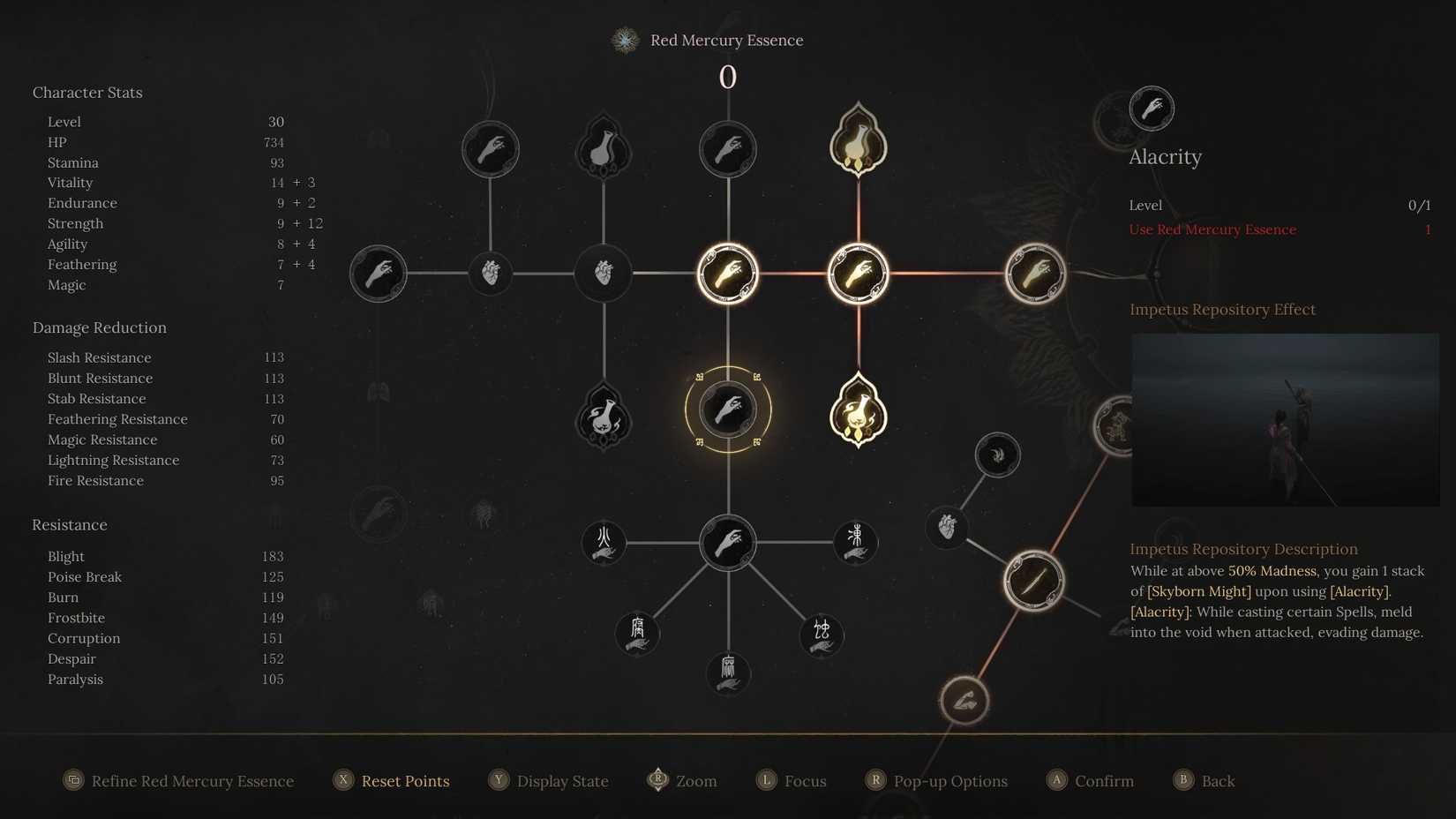Click the frost node with 凍 symbol
This screenshot has width=1456, height=819.
point(853,543)
